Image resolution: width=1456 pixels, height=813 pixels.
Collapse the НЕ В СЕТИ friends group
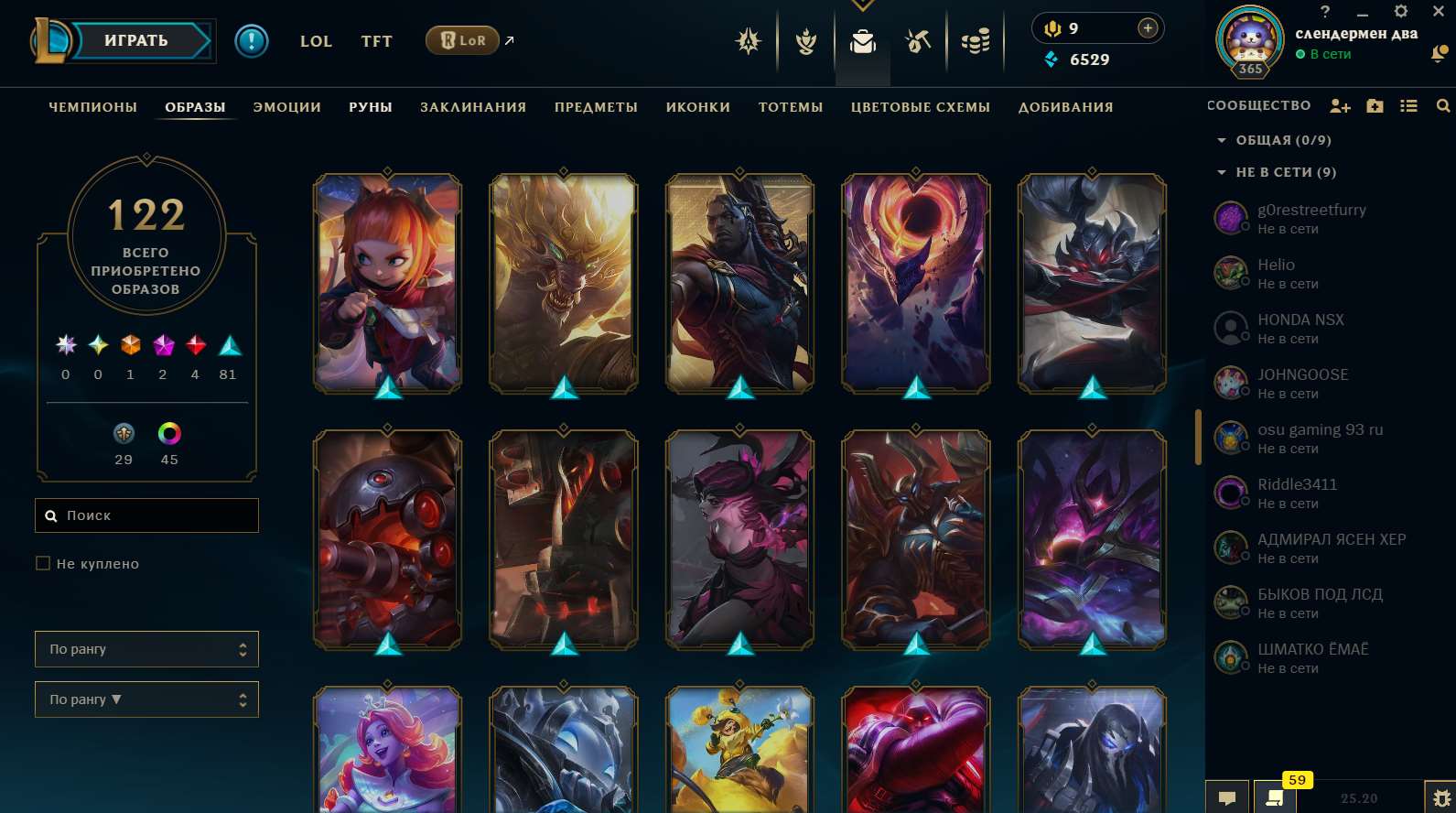point(1221,172)
